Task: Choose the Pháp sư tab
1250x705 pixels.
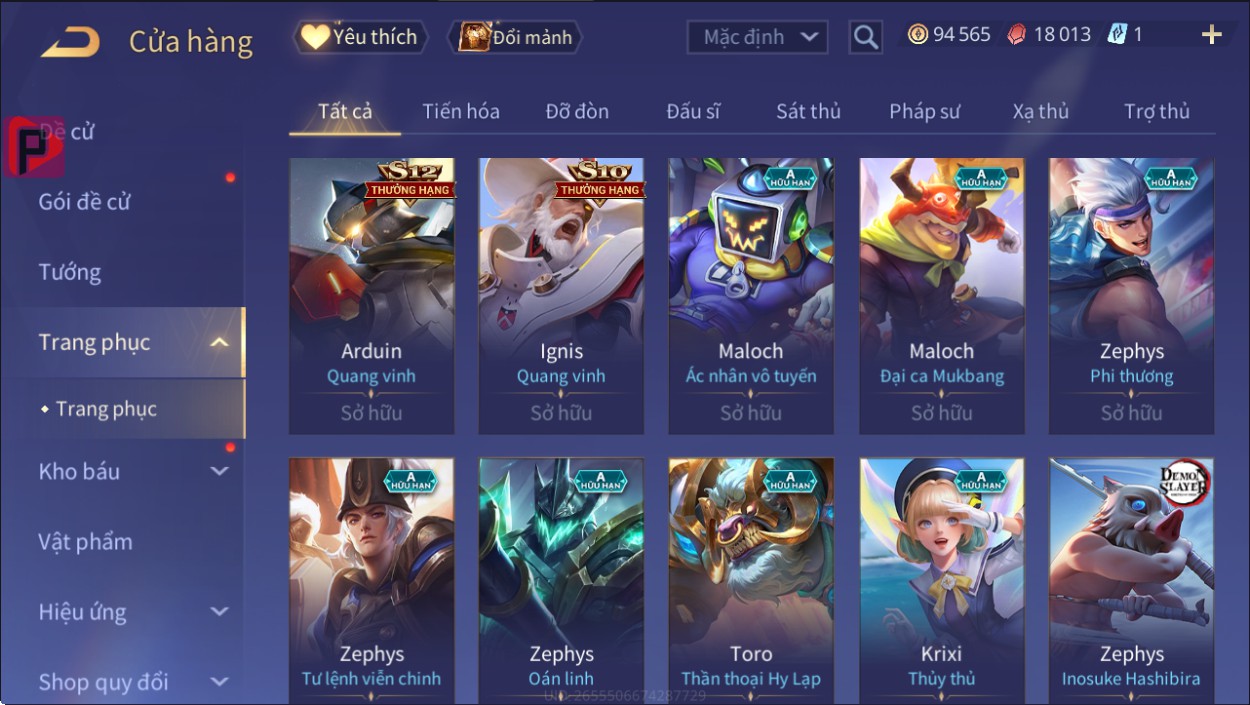Action: pyautogui.click(x=924, y=111)
